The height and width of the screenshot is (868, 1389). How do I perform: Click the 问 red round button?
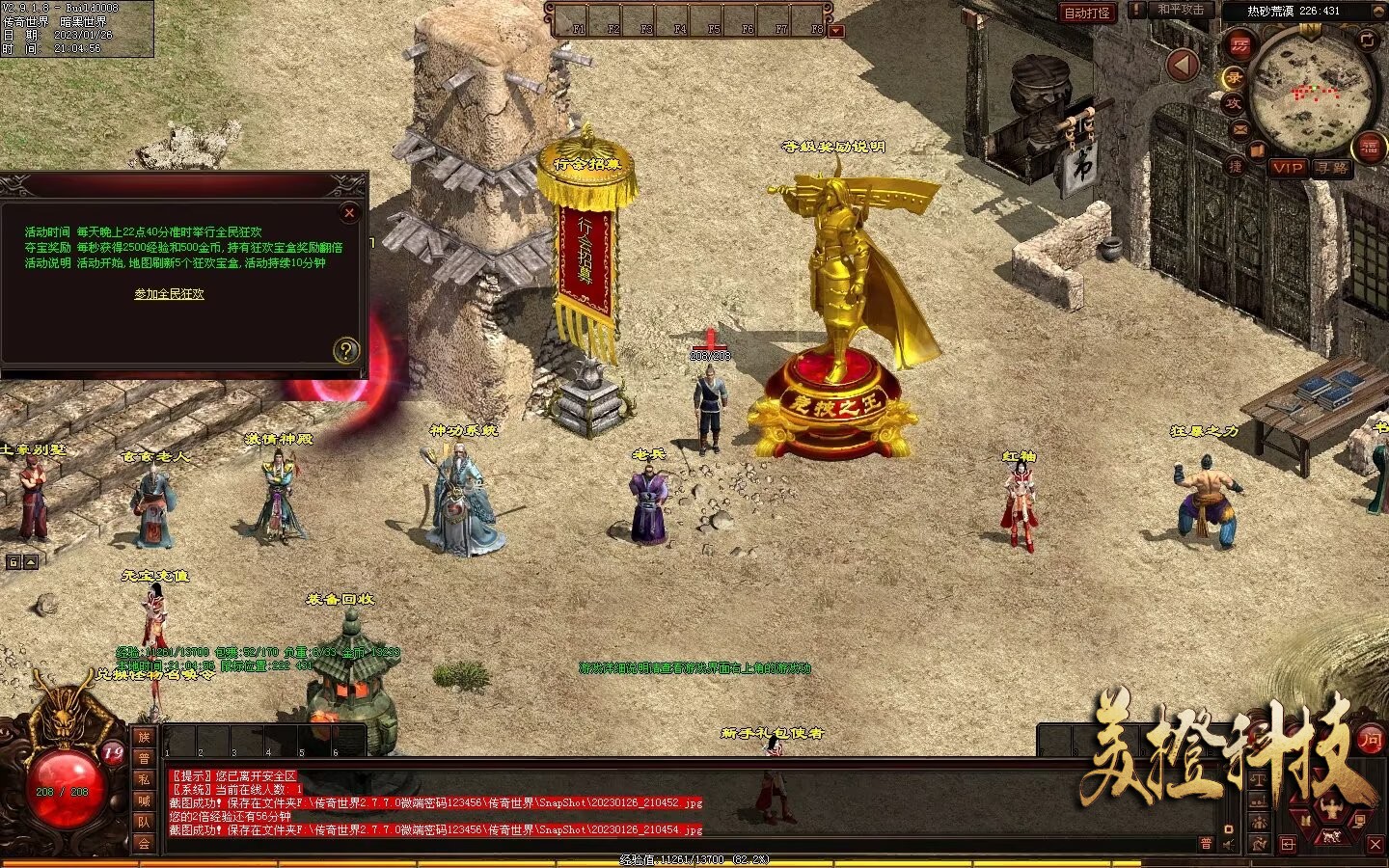(x=1370, y=741)
